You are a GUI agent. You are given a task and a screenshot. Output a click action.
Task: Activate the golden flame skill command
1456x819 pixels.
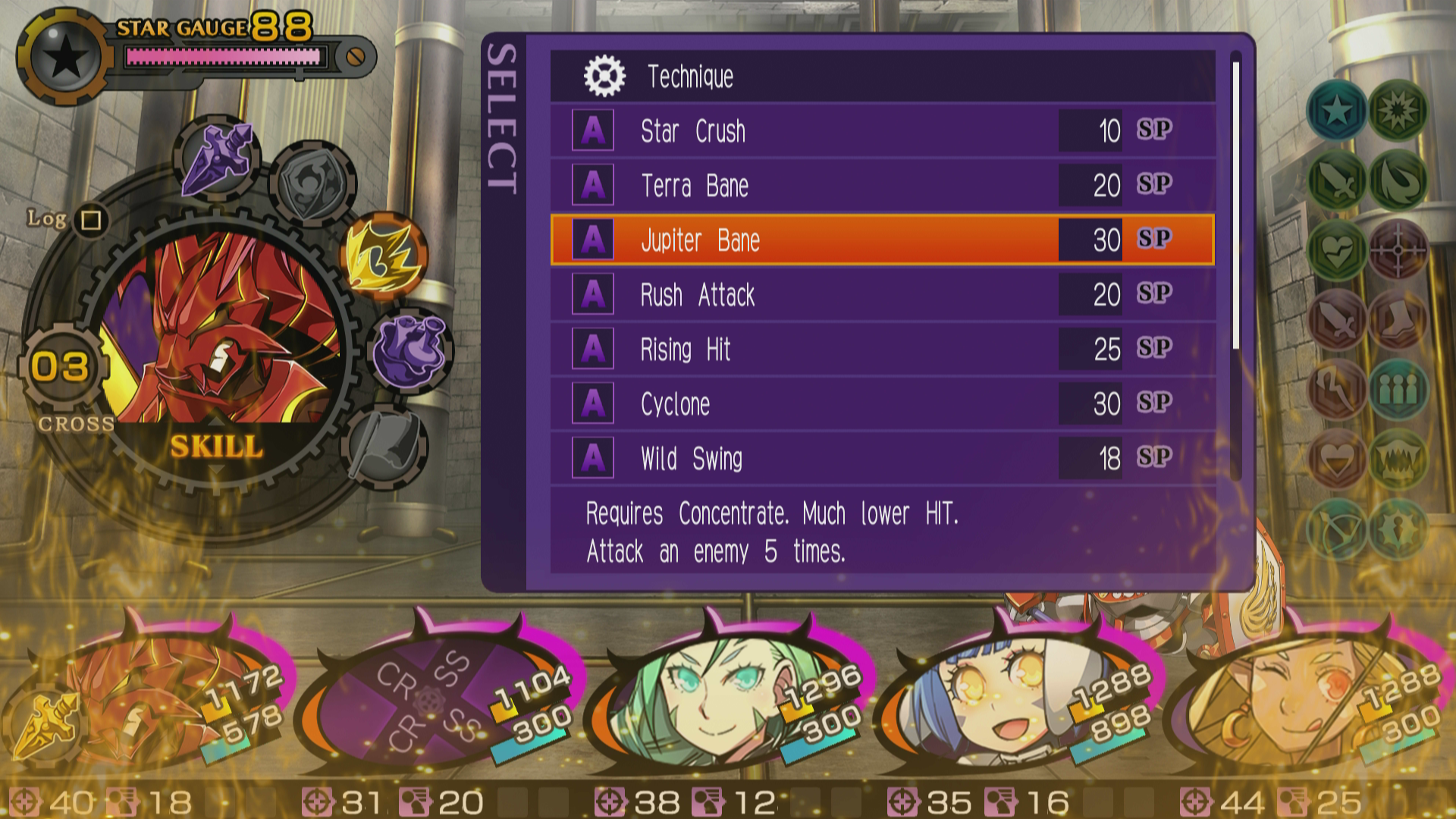(x=385, y=255)
